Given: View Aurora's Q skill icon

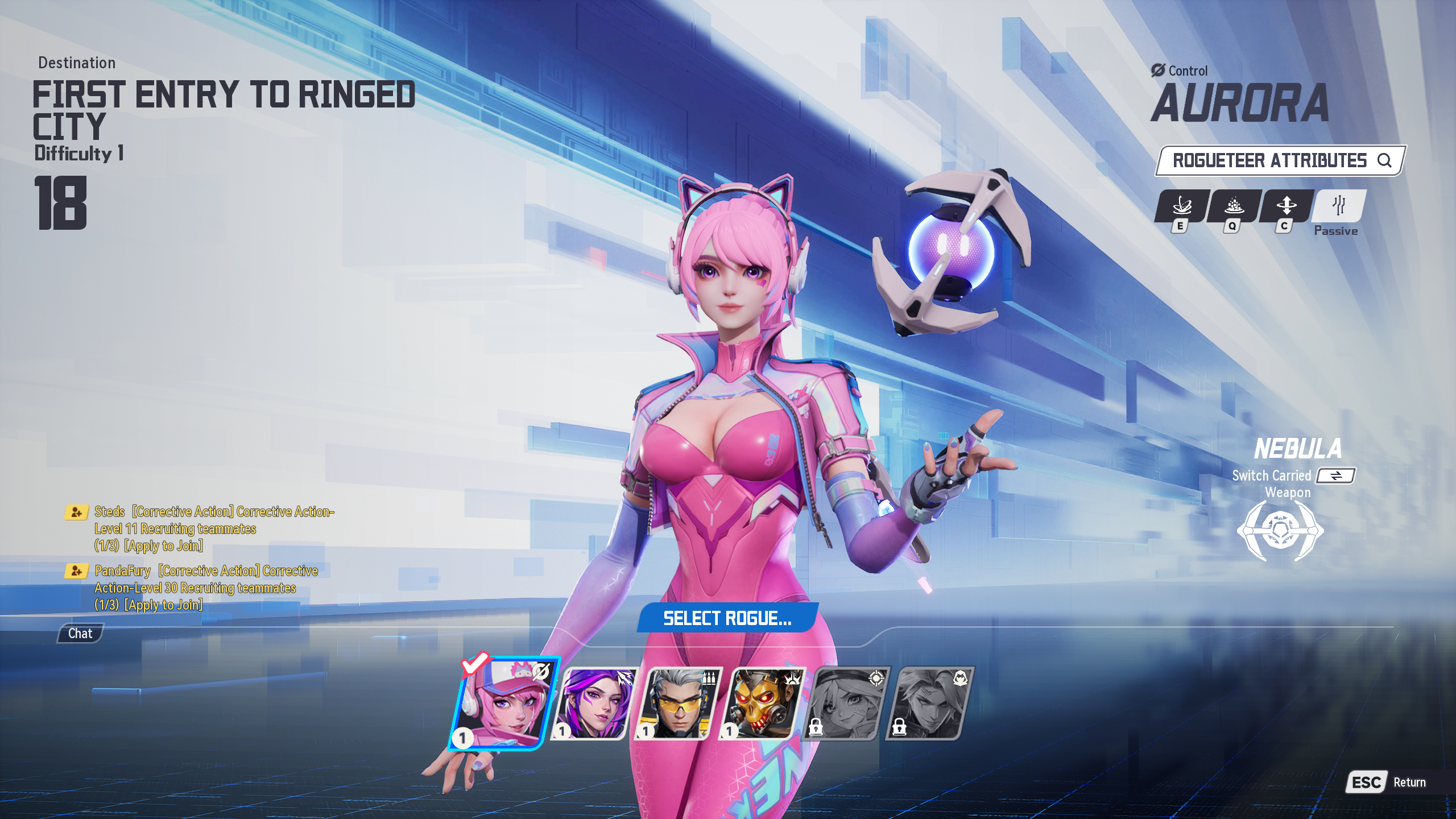Looking at the screenshot, I should 1234,206.
